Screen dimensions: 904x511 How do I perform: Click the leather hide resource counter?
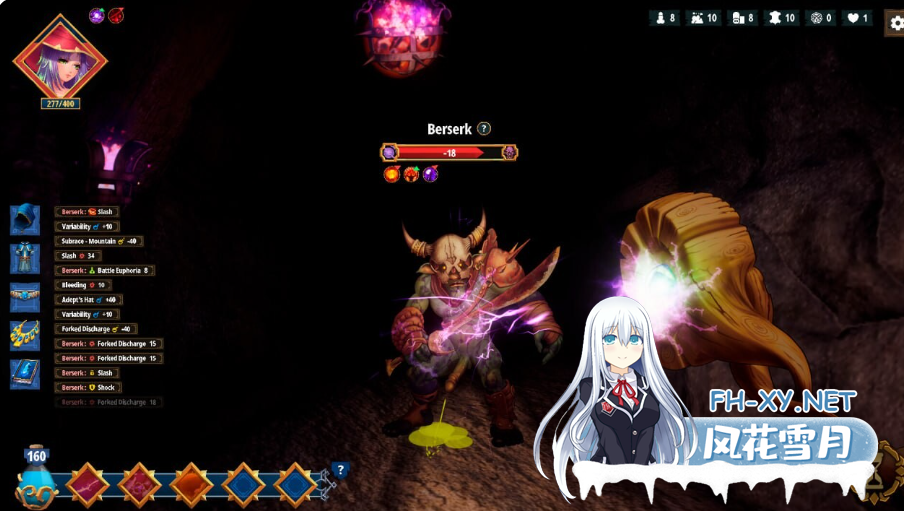782,18
